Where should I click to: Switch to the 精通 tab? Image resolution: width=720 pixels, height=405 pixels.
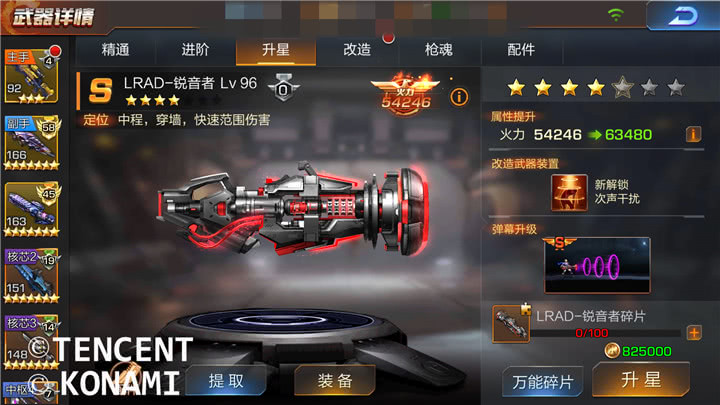click(116, 49)
